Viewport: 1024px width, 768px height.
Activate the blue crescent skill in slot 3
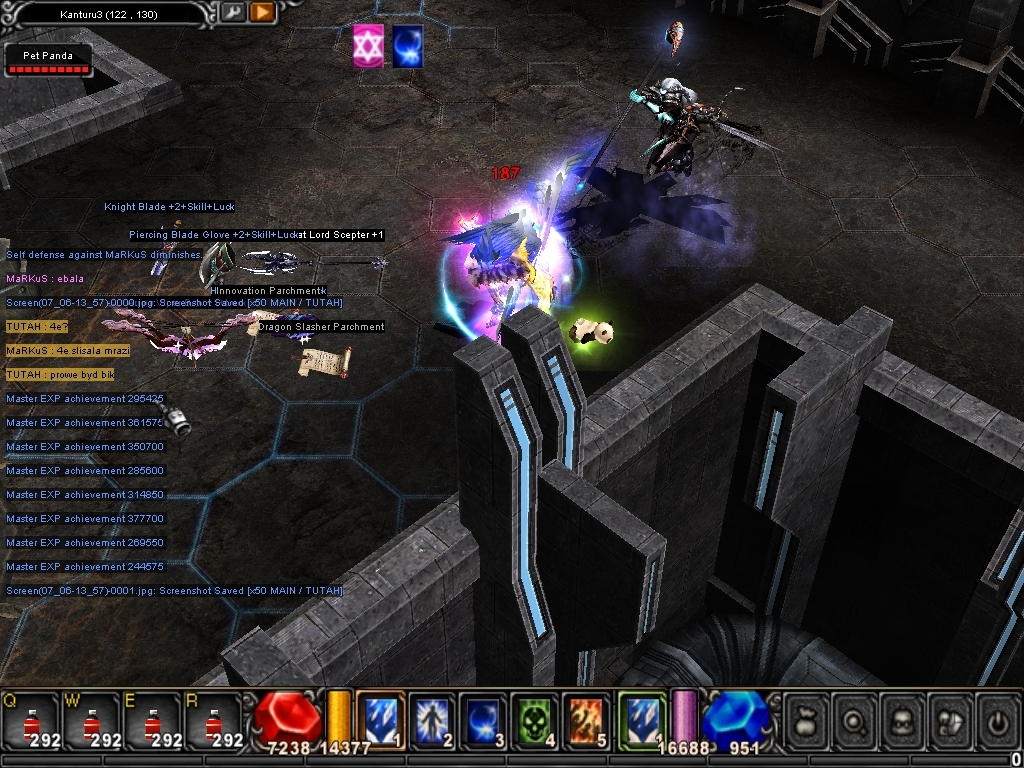click(x=483, y=720)
